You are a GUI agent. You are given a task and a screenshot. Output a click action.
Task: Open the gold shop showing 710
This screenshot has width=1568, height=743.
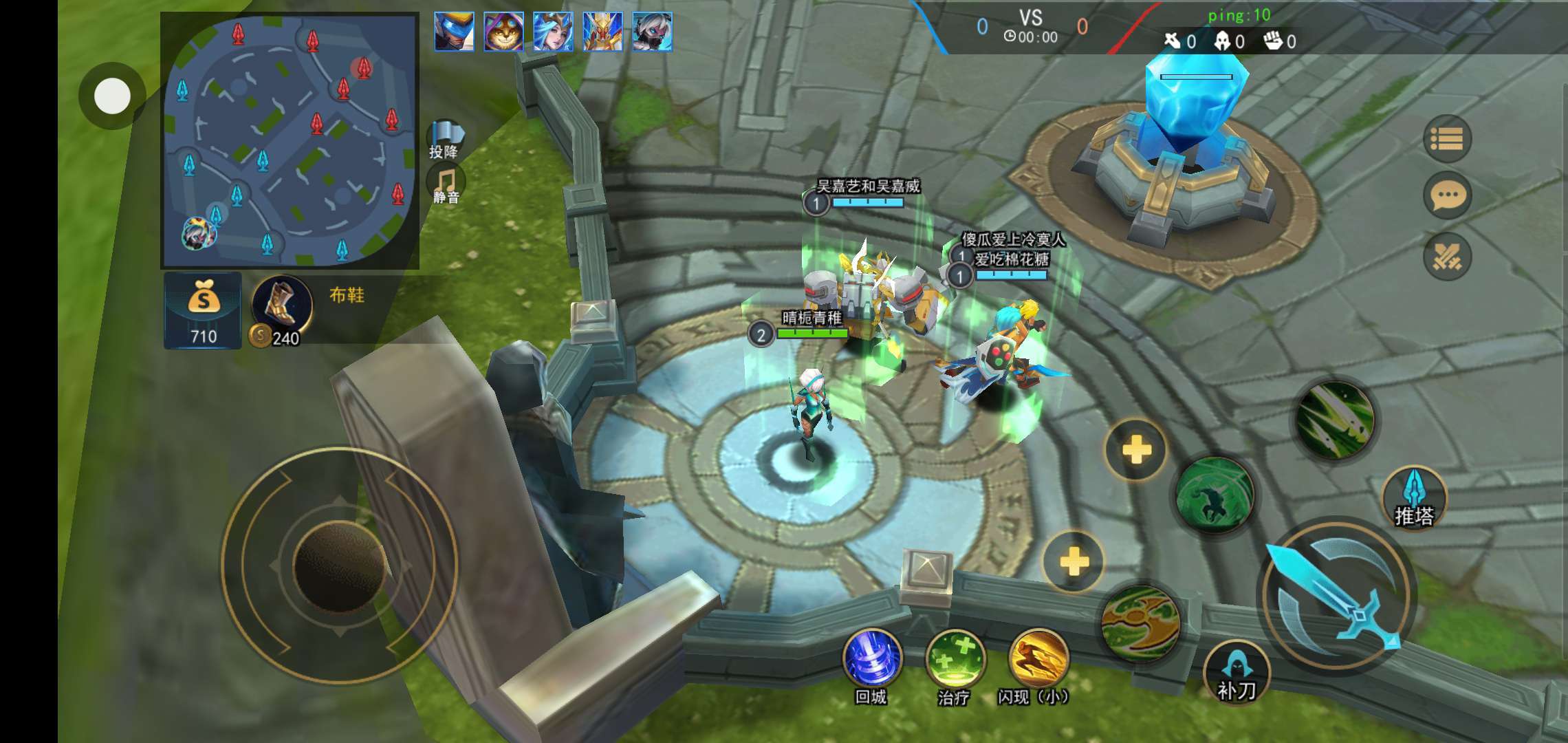(x=203, y=310)
